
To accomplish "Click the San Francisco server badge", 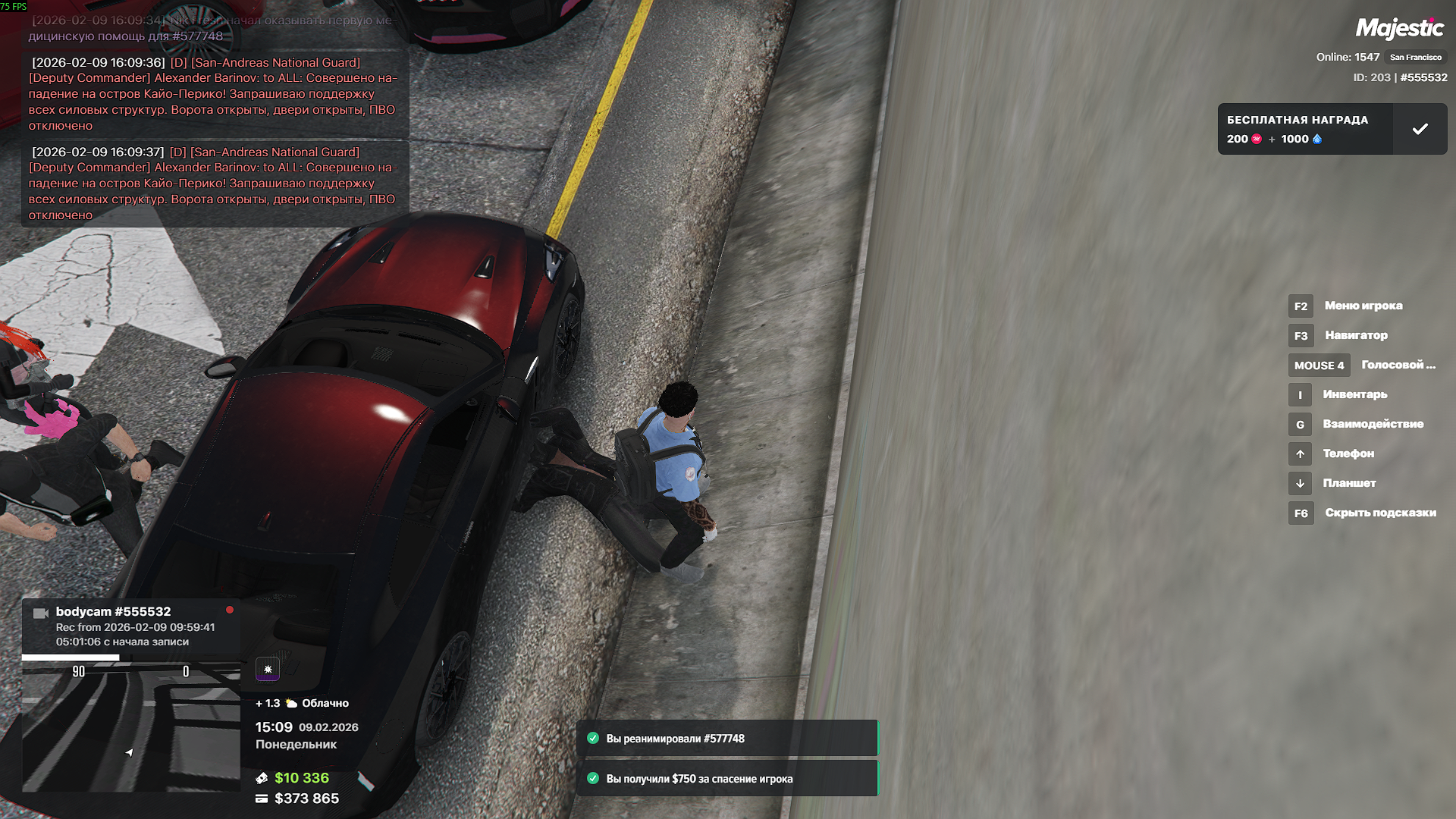I will (1415, 58).
